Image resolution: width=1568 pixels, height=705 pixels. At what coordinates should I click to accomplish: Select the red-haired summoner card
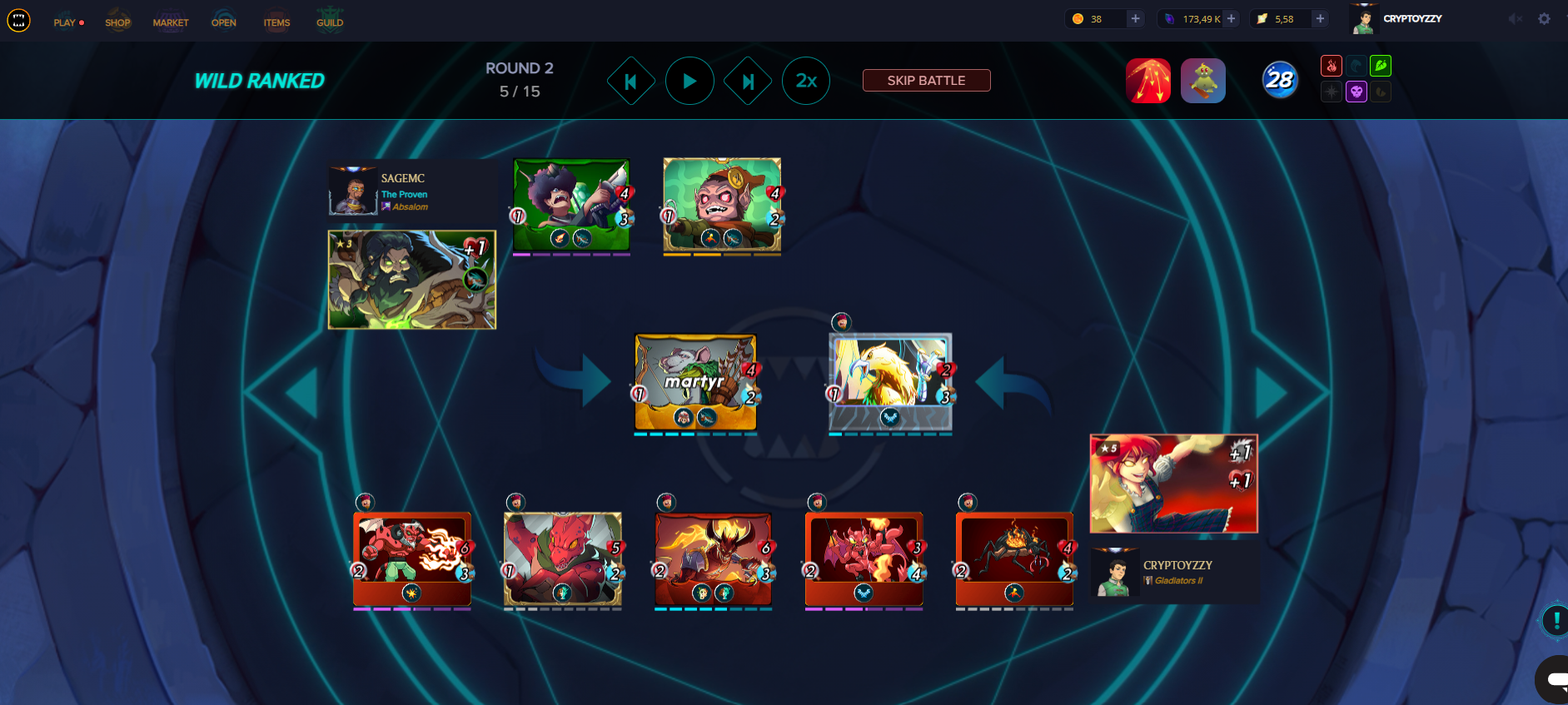click(1173, 484)
